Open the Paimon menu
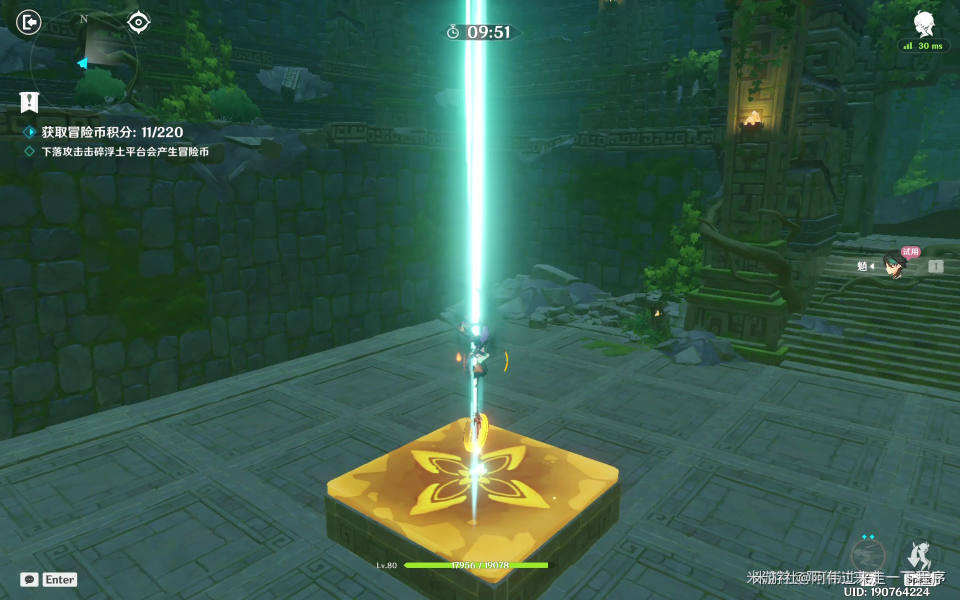The height and width of the screenshot is (600, 960). pyautogui.click(x=923, y=23)
